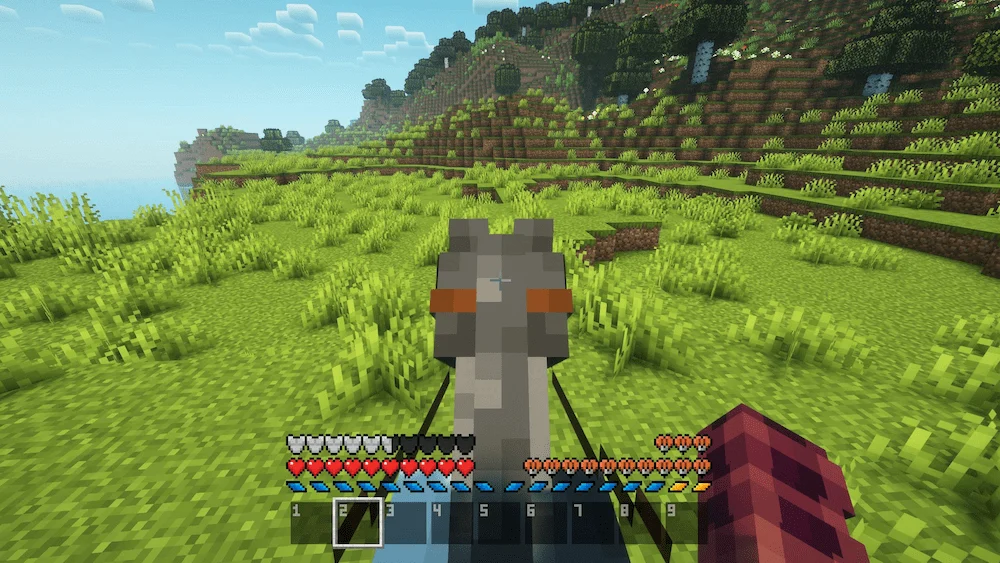Click the highlighted hotbar slot 2
Viewport: 1000px width, 563px height.
(358, 523)
